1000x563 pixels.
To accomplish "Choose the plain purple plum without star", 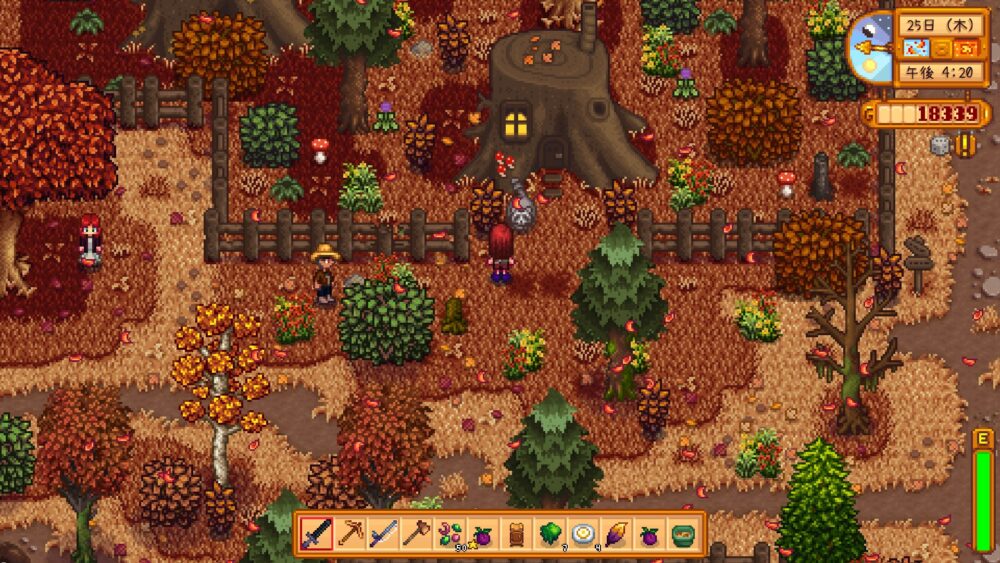I will tap(648, 534).
